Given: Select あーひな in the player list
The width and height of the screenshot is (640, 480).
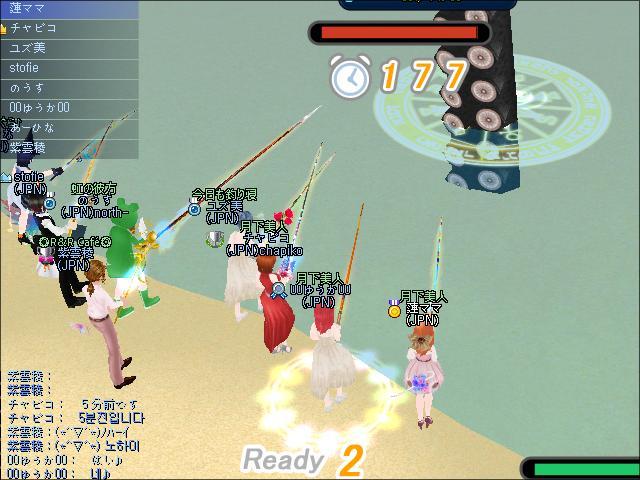Looking at the screenshot, I should click(x=68, y=128).
